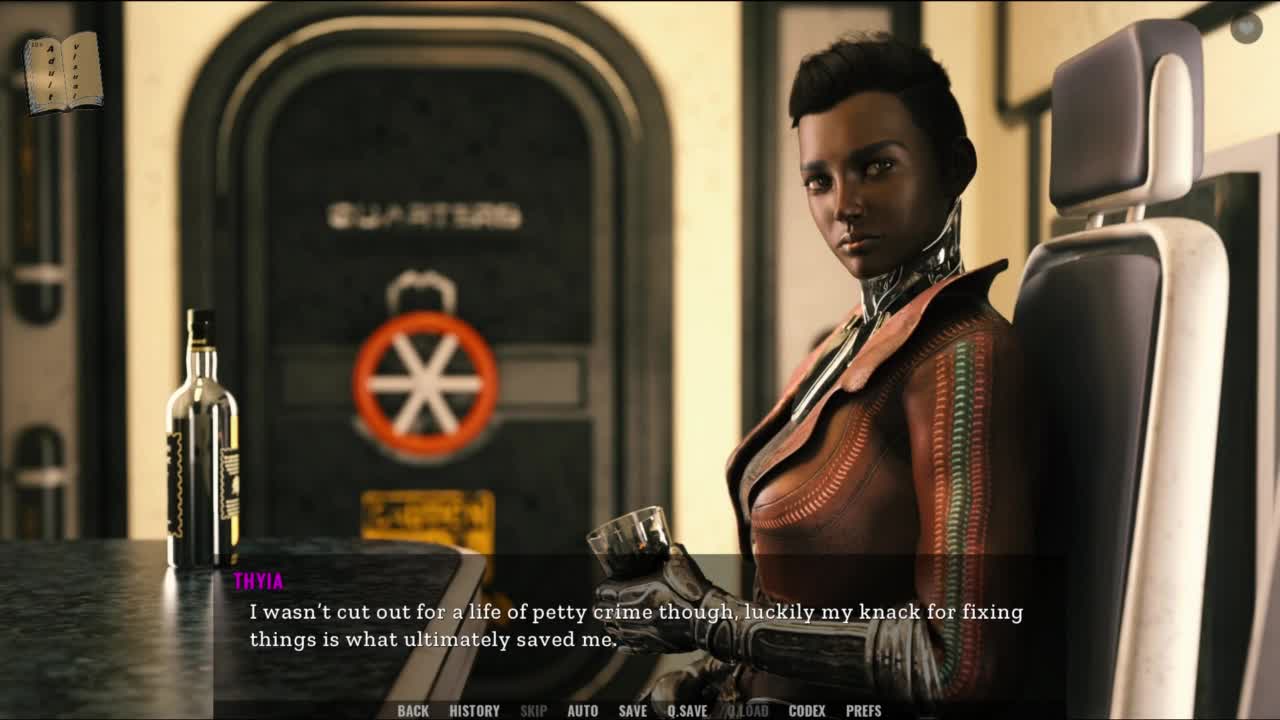1280x720 pixels.
Task: Toggle AUTO advance mode
Action: pos(582,711)
